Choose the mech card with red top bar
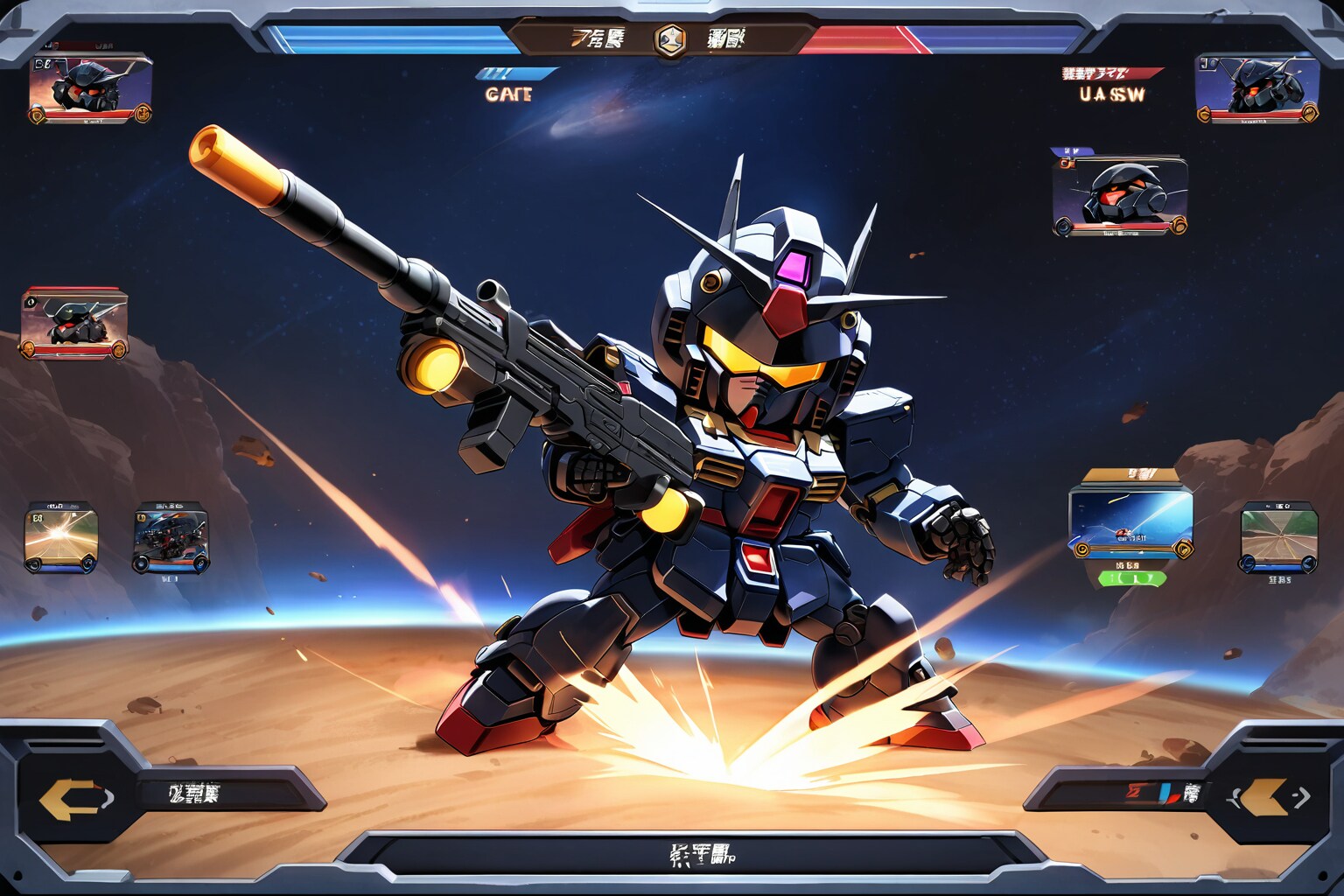 (74, 323)
